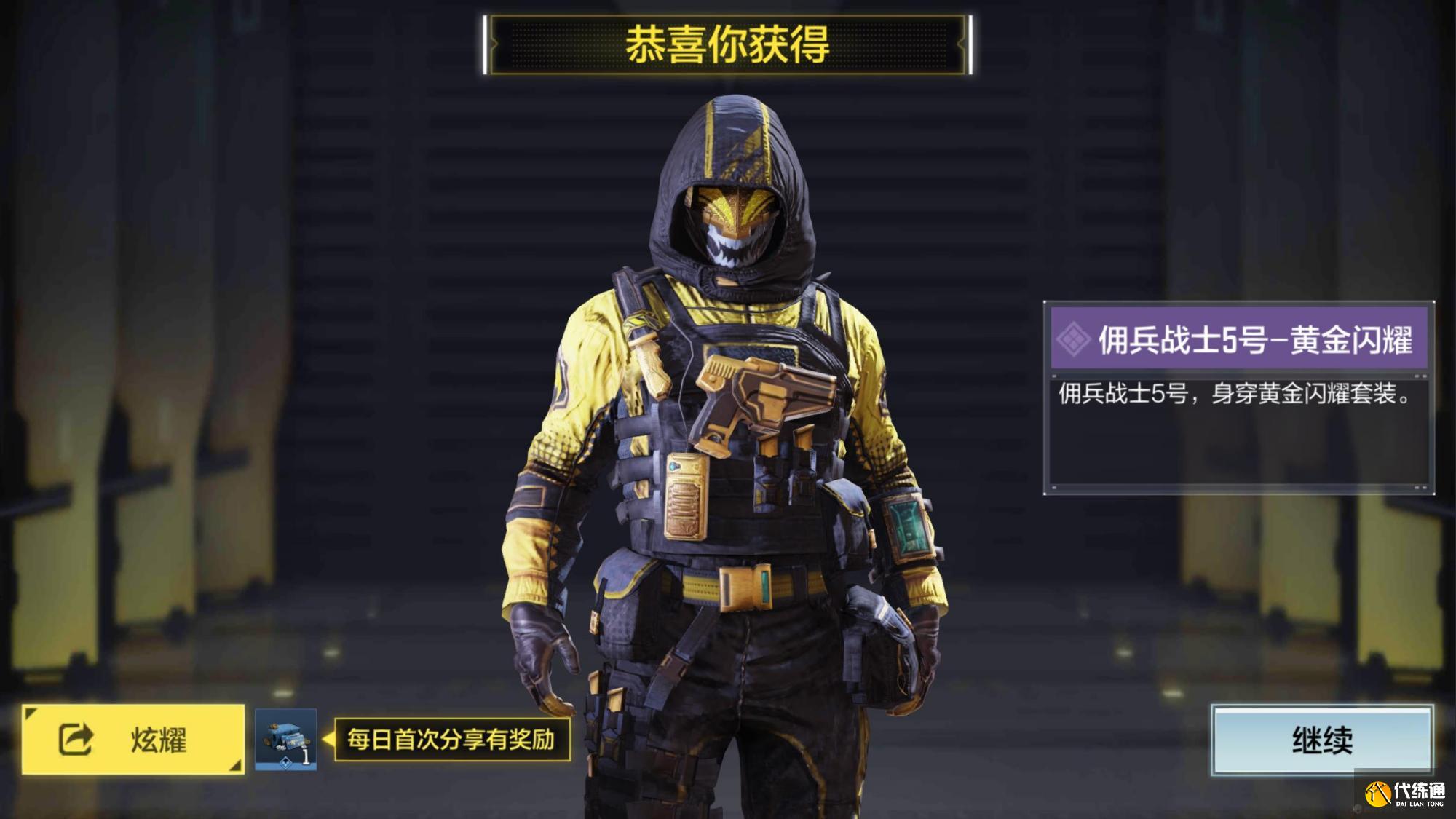The height and width of the screenshot is (819, 1456).
Task: Click the count badge showing 1 on the crate
Action: tap(306, 755)
